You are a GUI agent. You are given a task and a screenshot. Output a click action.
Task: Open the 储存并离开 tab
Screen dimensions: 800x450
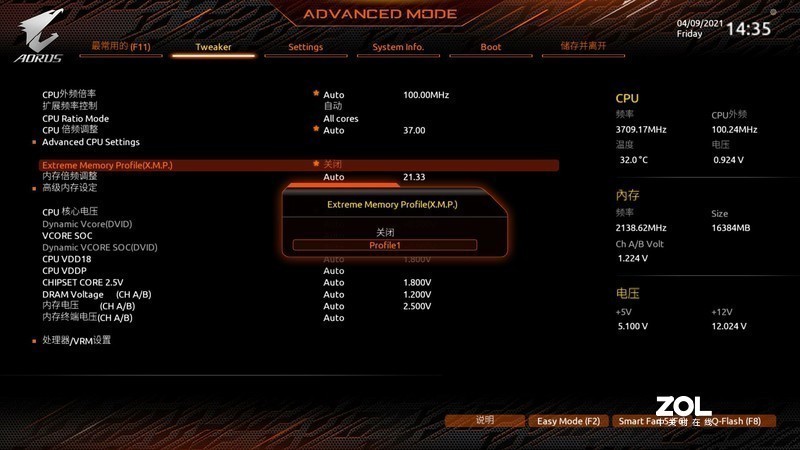point(583,46)
